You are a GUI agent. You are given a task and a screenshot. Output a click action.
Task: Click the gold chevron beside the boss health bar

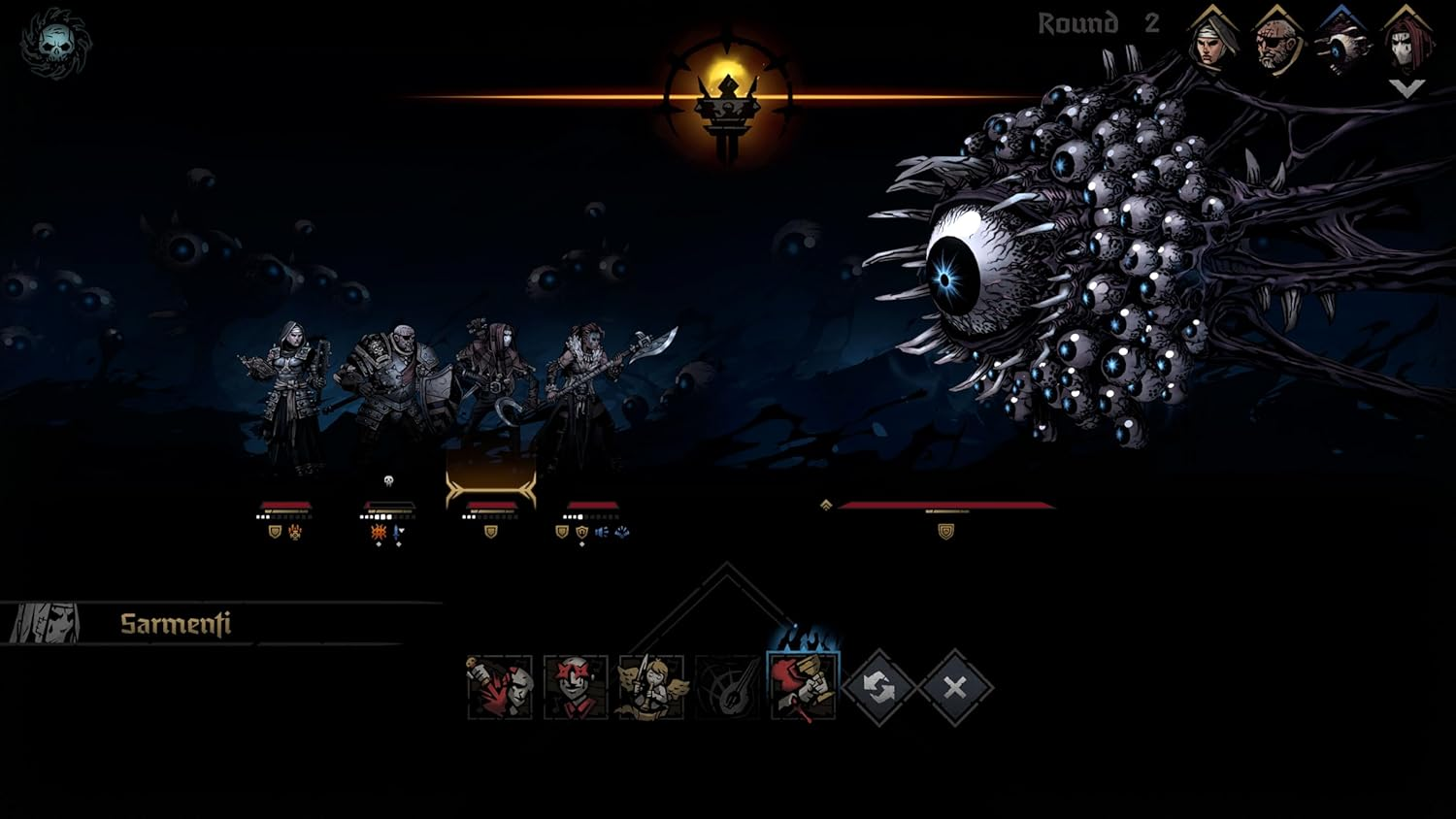[826, 505]
